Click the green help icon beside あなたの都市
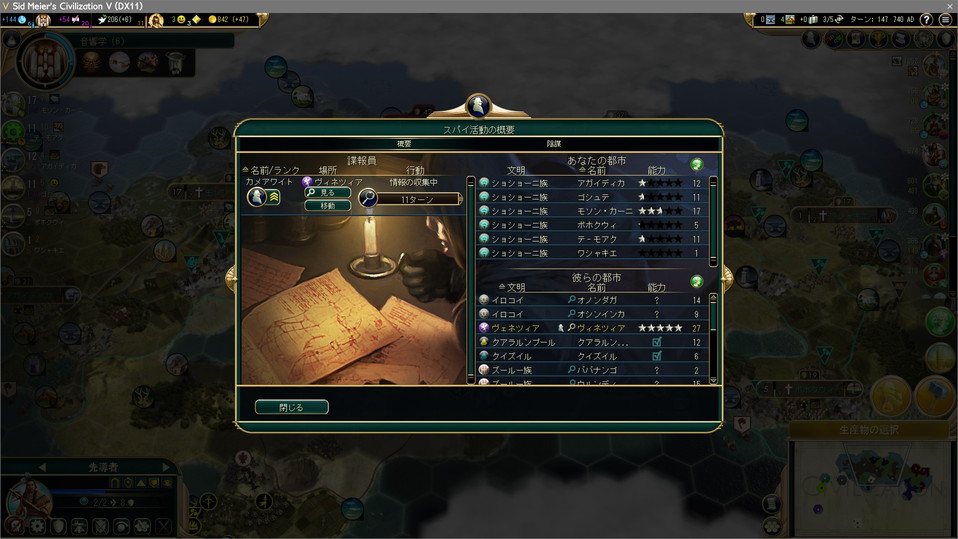Screen dimensions: 958x539 697,164
